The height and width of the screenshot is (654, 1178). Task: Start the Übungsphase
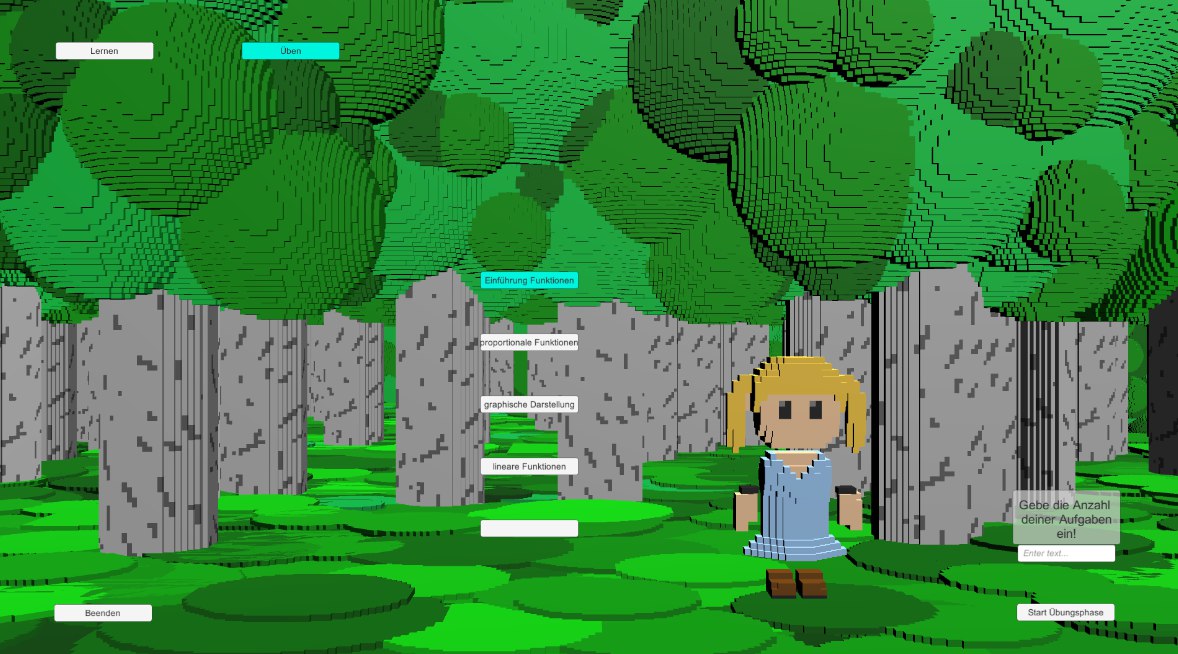point(1065,612)
